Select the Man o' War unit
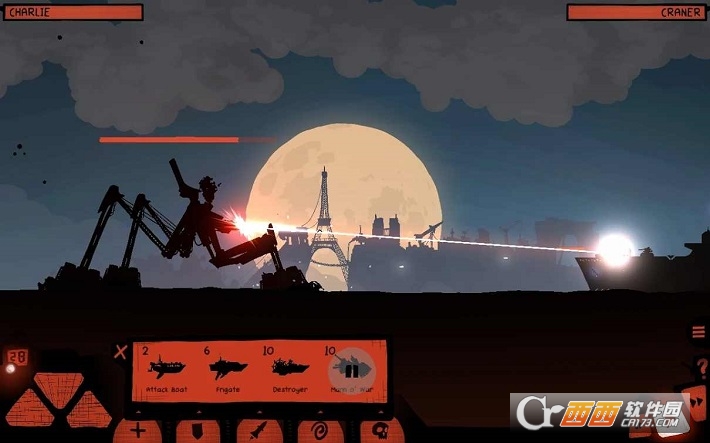Viewport: 710px width, 443px height. (349, 369)
